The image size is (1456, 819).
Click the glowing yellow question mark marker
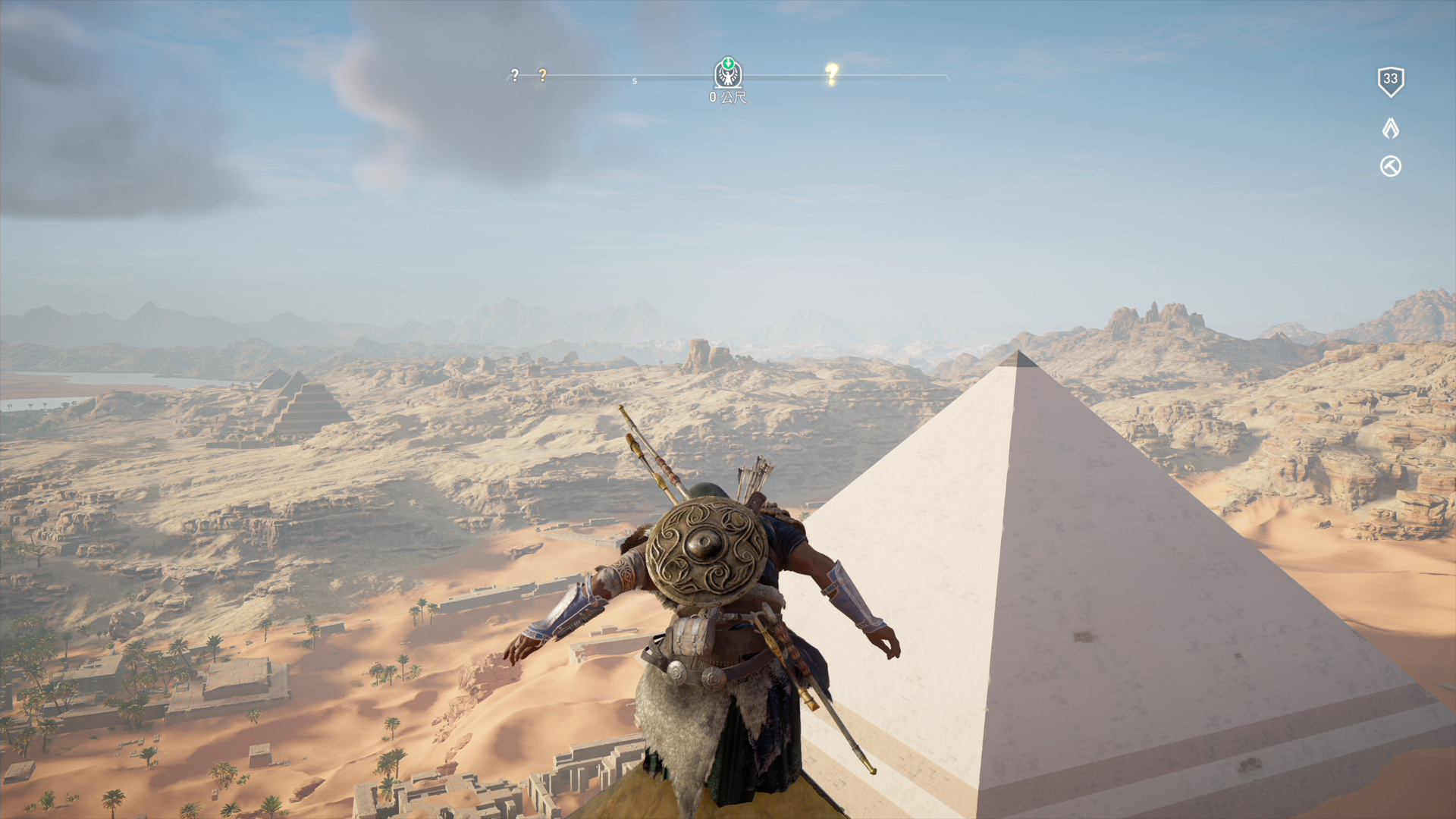click(832, 74)
